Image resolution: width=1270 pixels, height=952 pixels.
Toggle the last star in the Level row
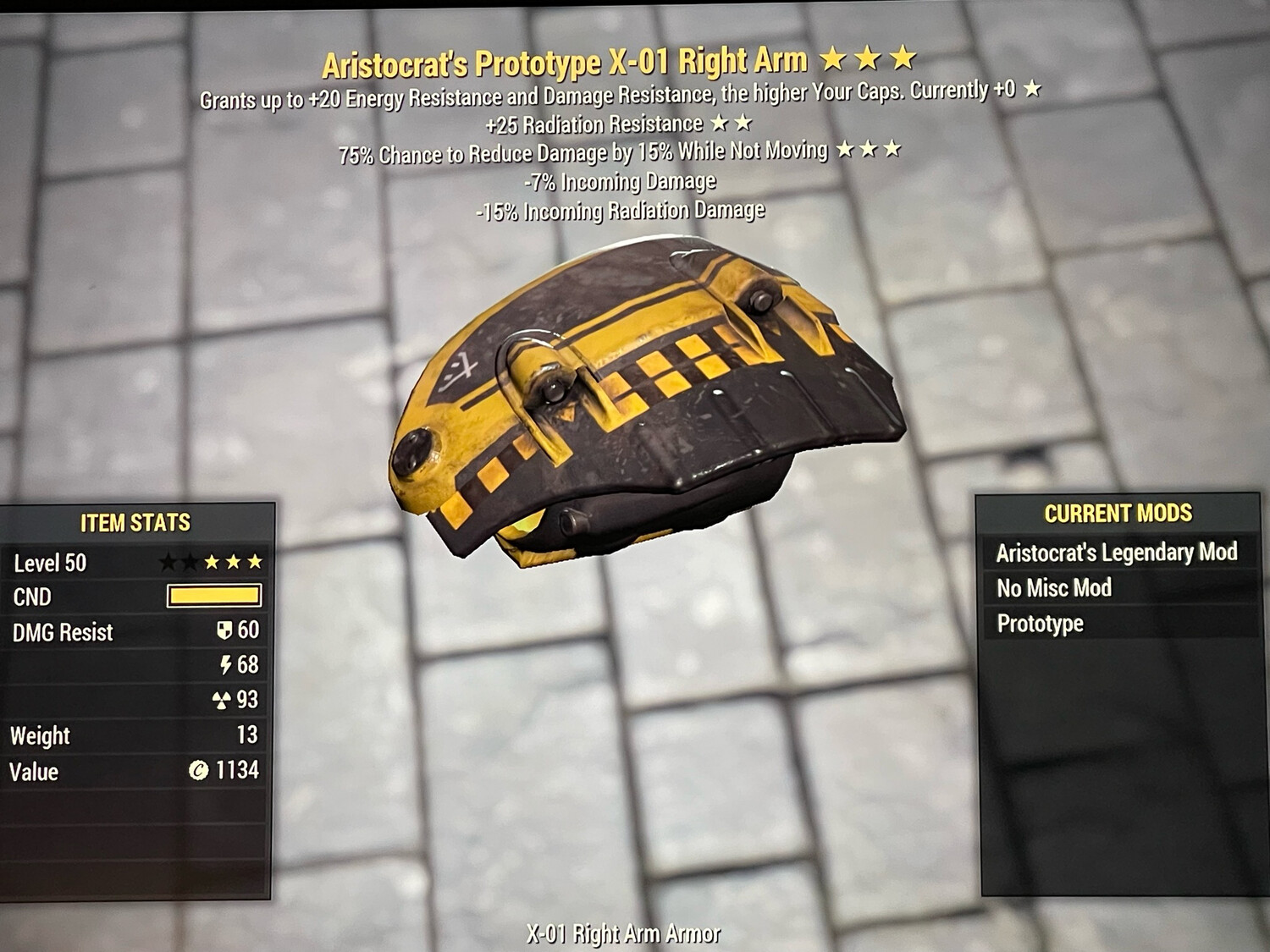pyautogui.click(x=257, y=559)
